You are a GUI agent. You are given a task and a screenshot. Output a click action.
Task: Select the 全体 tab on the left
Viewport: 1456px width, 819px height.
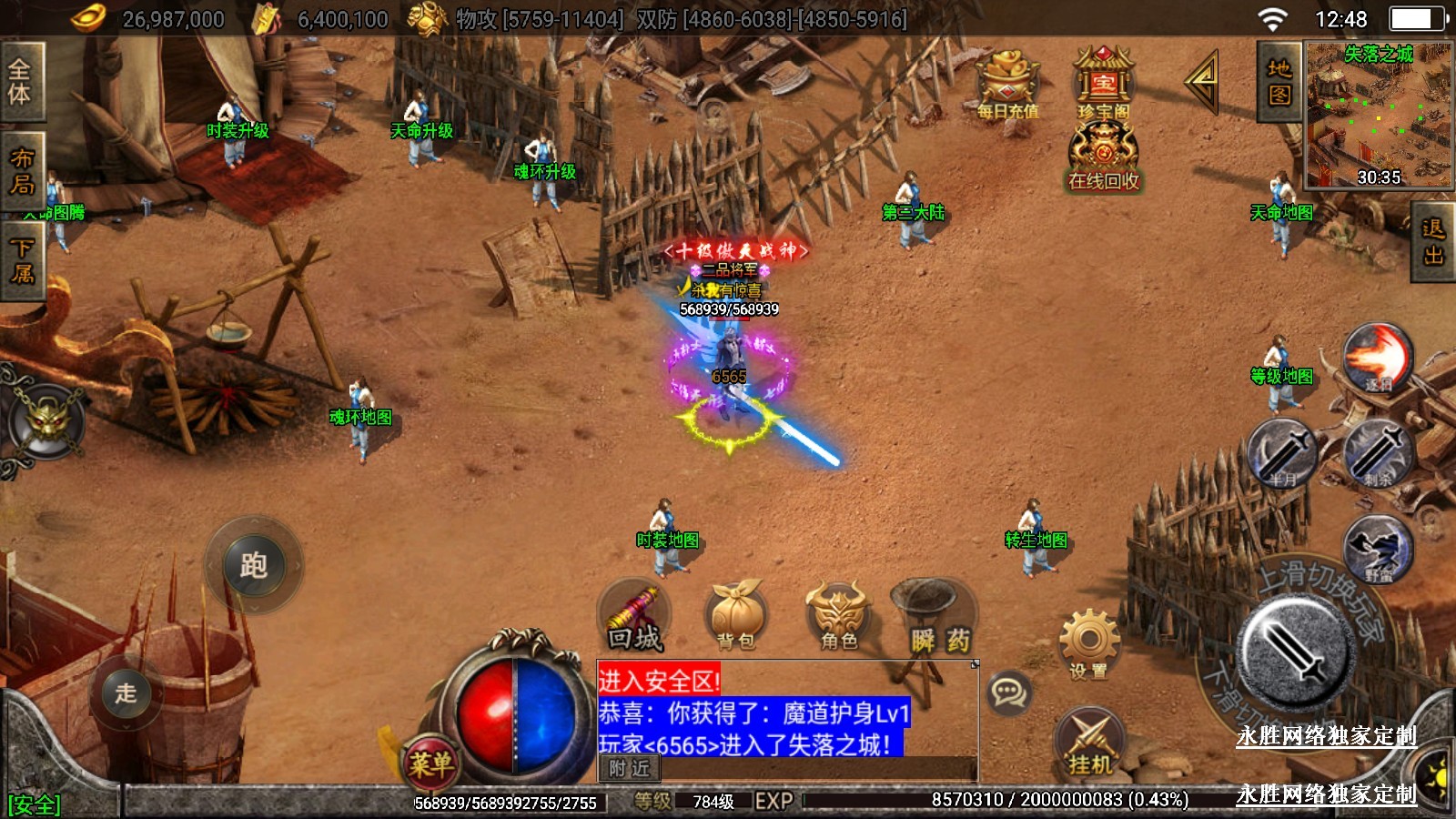(20, 82)
